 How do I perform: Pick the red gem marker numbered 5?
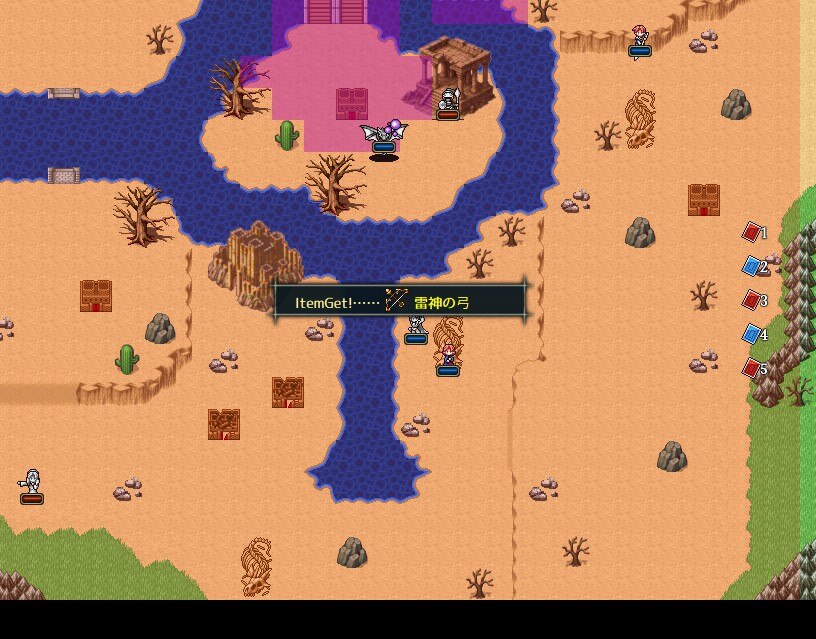(752, 368)
